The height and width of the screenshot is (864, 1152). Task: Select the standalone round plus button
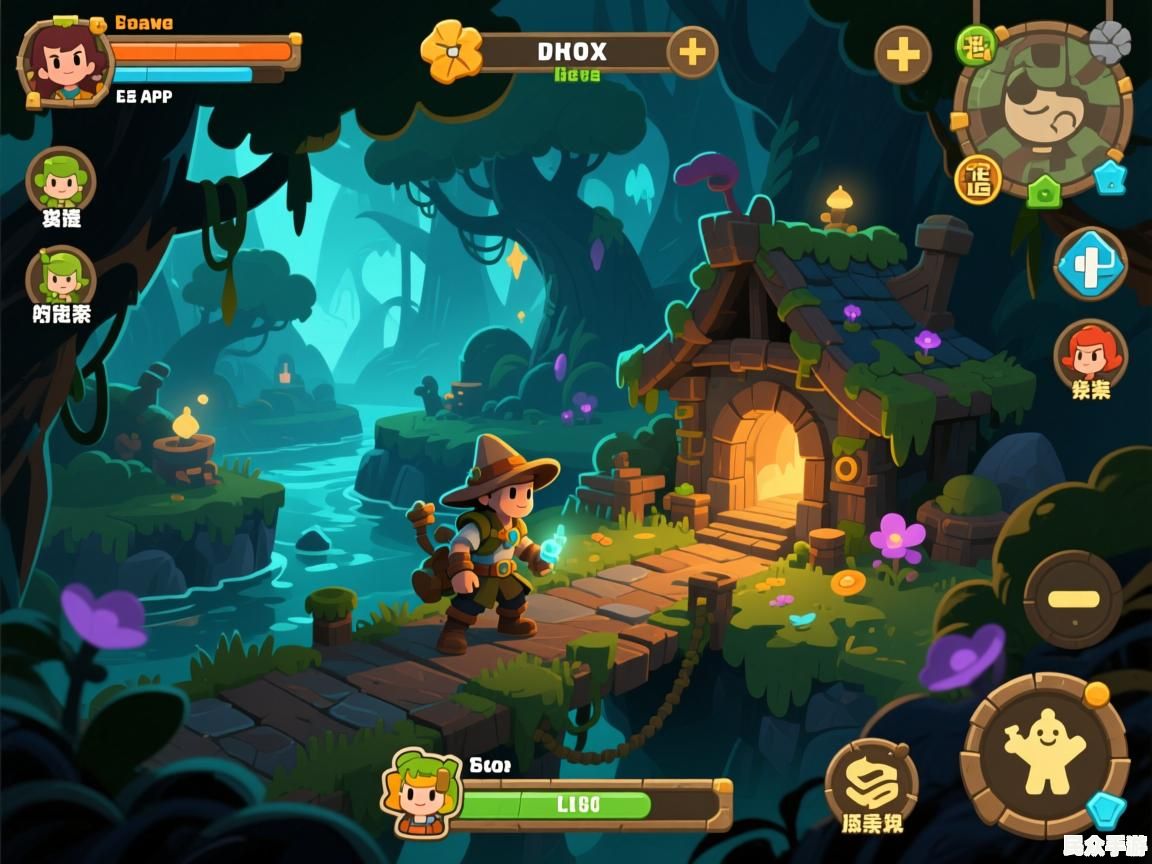[903, 54]
